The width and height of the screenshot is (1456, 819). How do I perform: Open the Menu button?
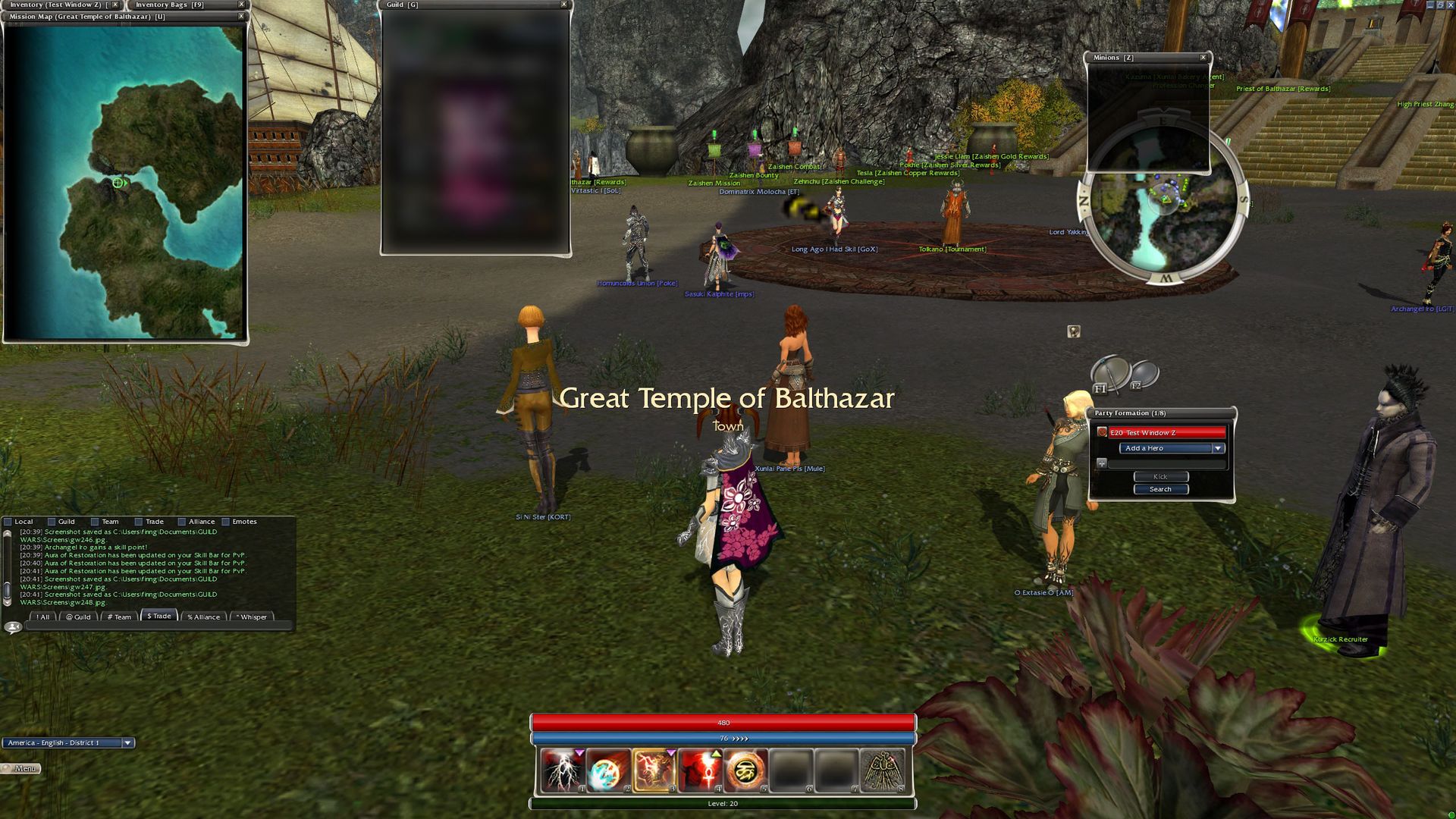point(23,768)
